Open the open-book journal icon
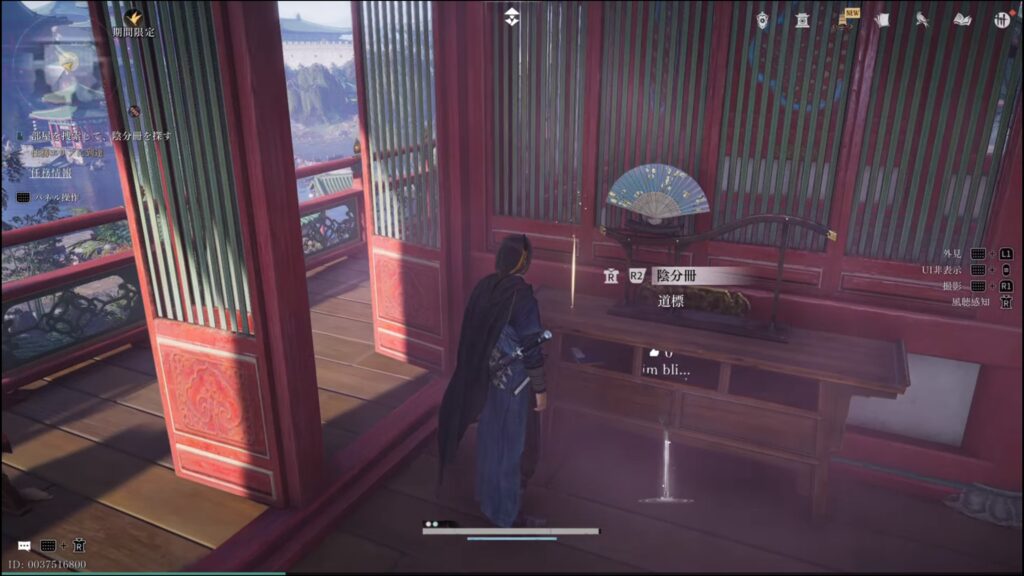 [962, 20]
